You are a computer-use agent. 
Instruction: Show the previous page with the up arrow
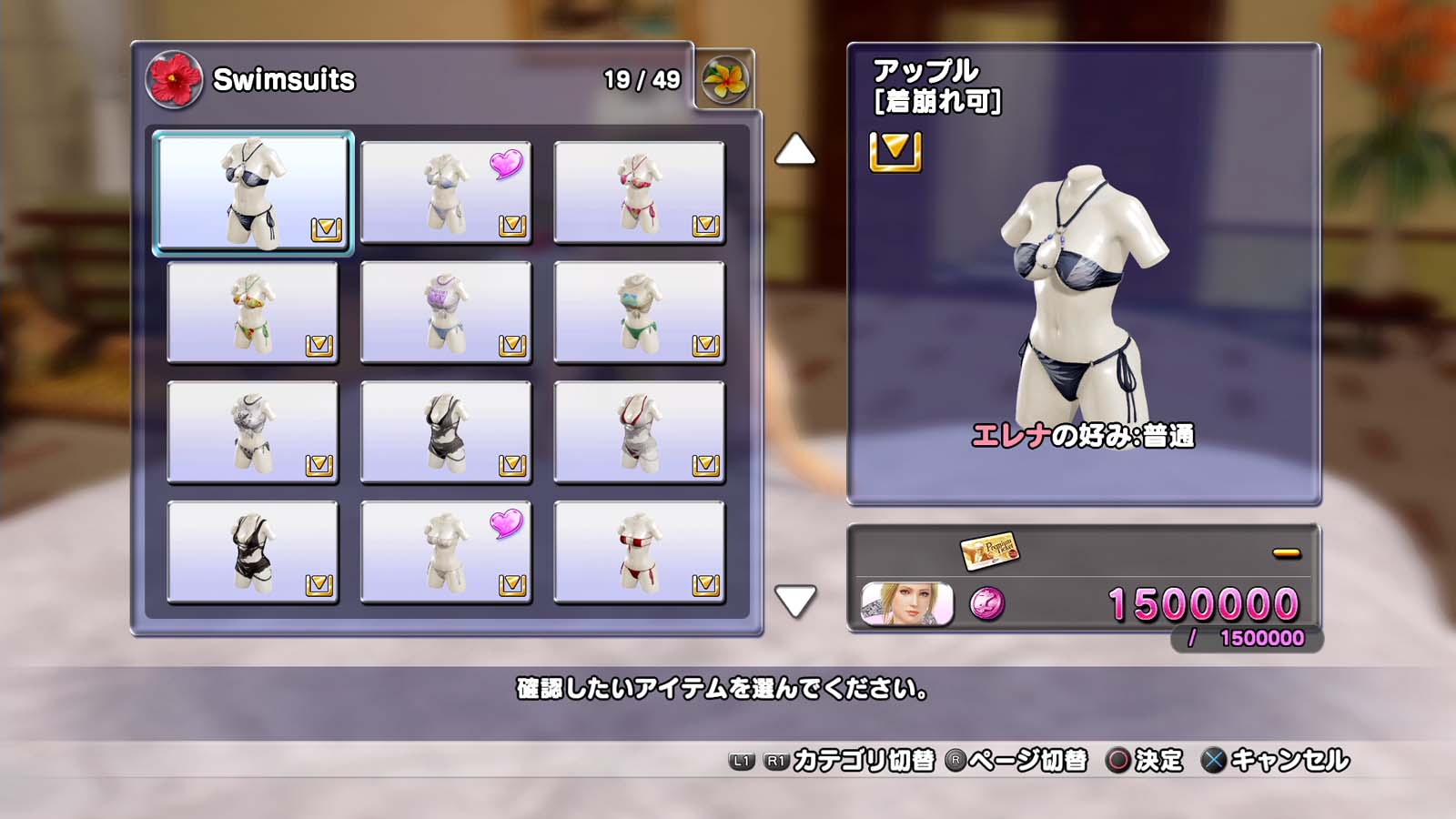point(794,150)
